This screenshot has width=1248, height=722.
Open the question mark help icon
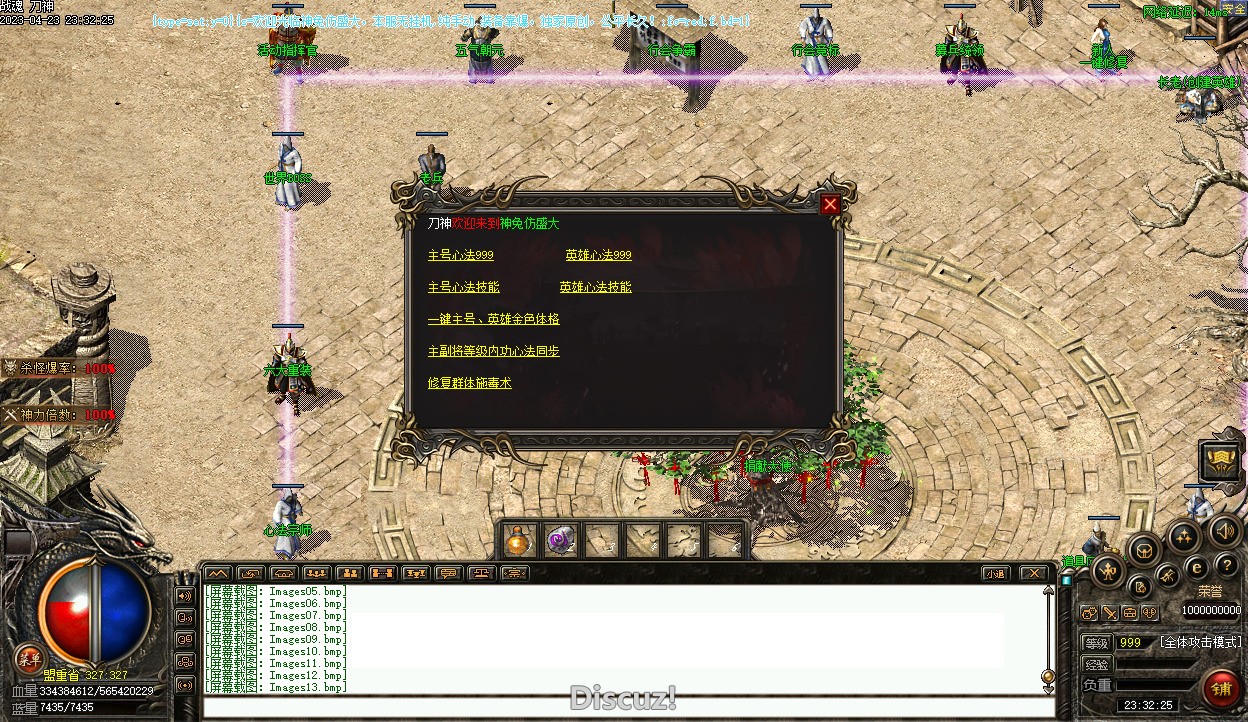click(1226, 566)
